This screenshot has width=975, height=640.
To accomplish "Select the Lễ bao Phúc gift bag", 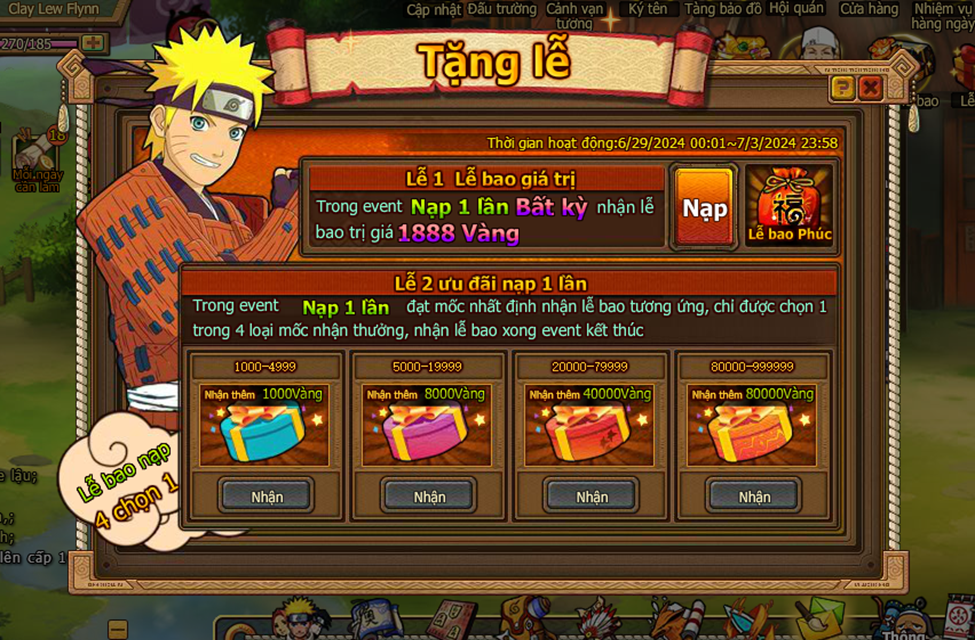I will (789, 207).
